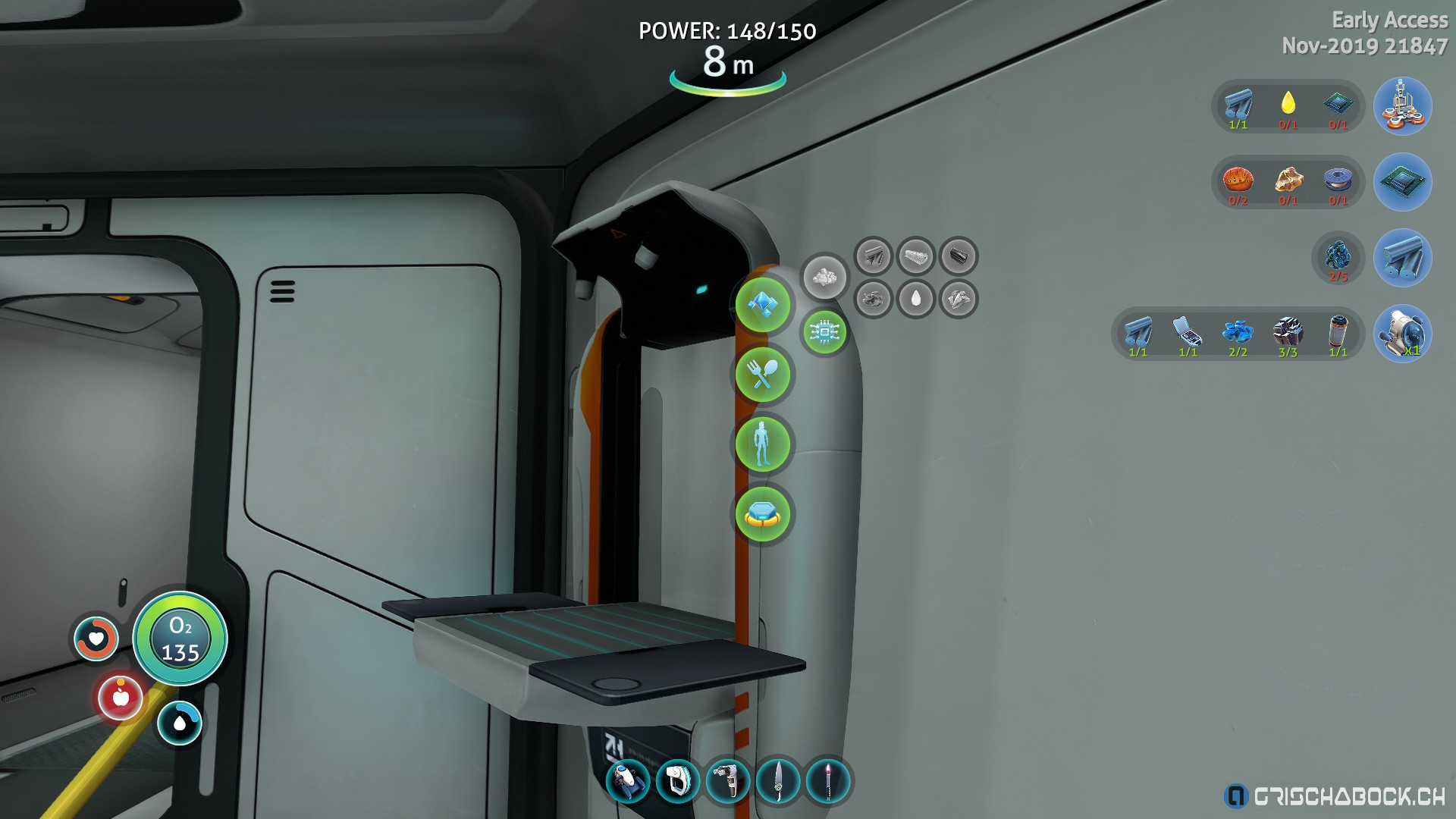Open the Deployables crafting category
The width and height of the screenshot is (1456, 819).
point(763,514)
